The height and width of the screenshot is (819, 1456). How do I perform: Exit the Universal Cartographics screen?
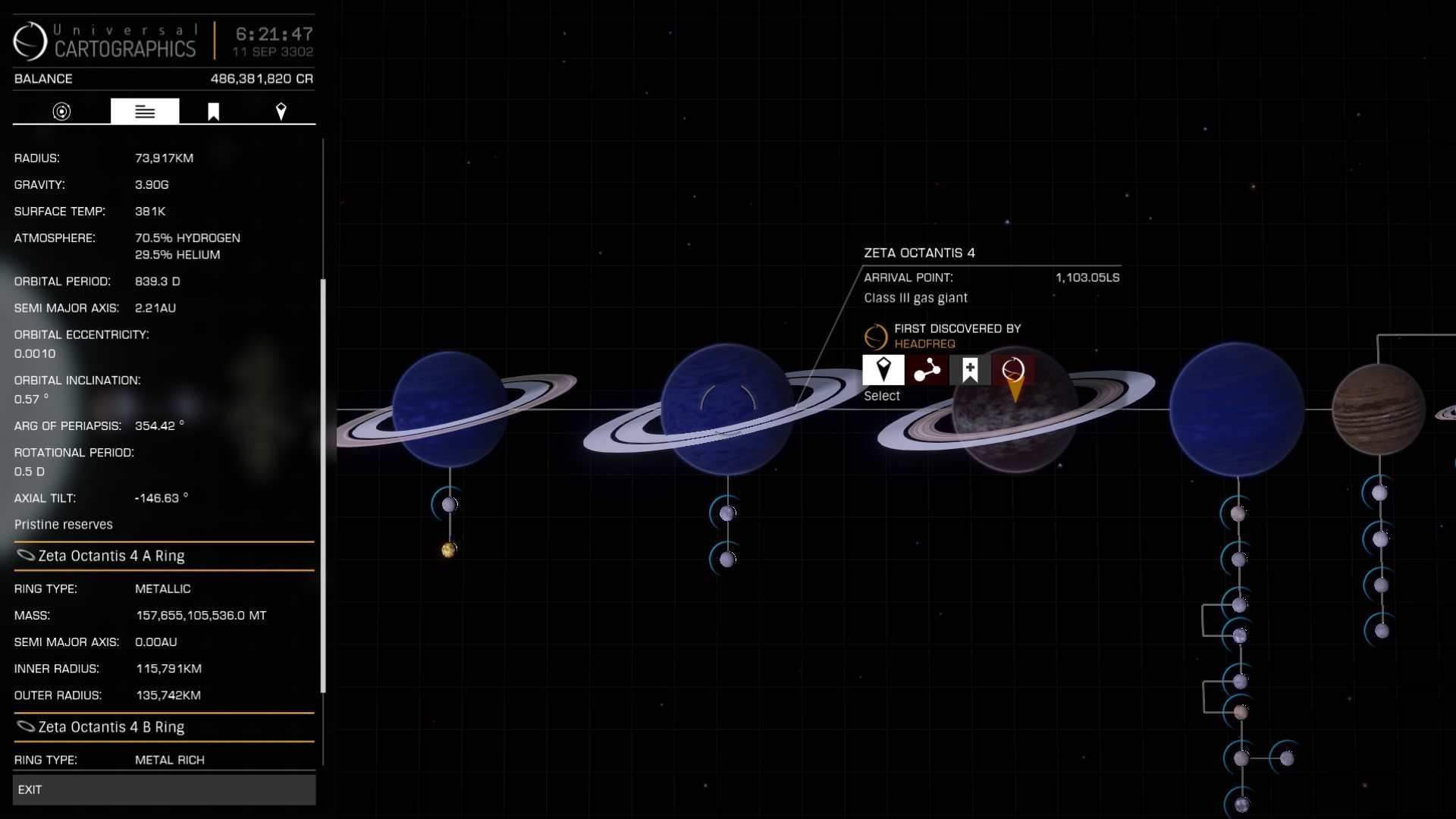[164, 789]
